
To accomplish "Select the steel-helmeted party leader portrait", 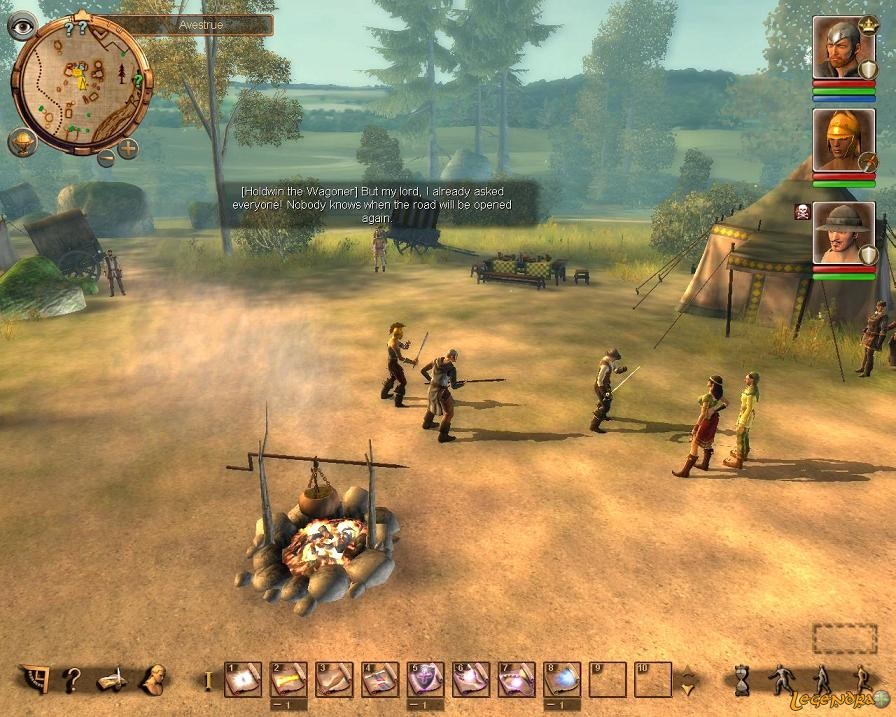I will (x=843, y=48).
